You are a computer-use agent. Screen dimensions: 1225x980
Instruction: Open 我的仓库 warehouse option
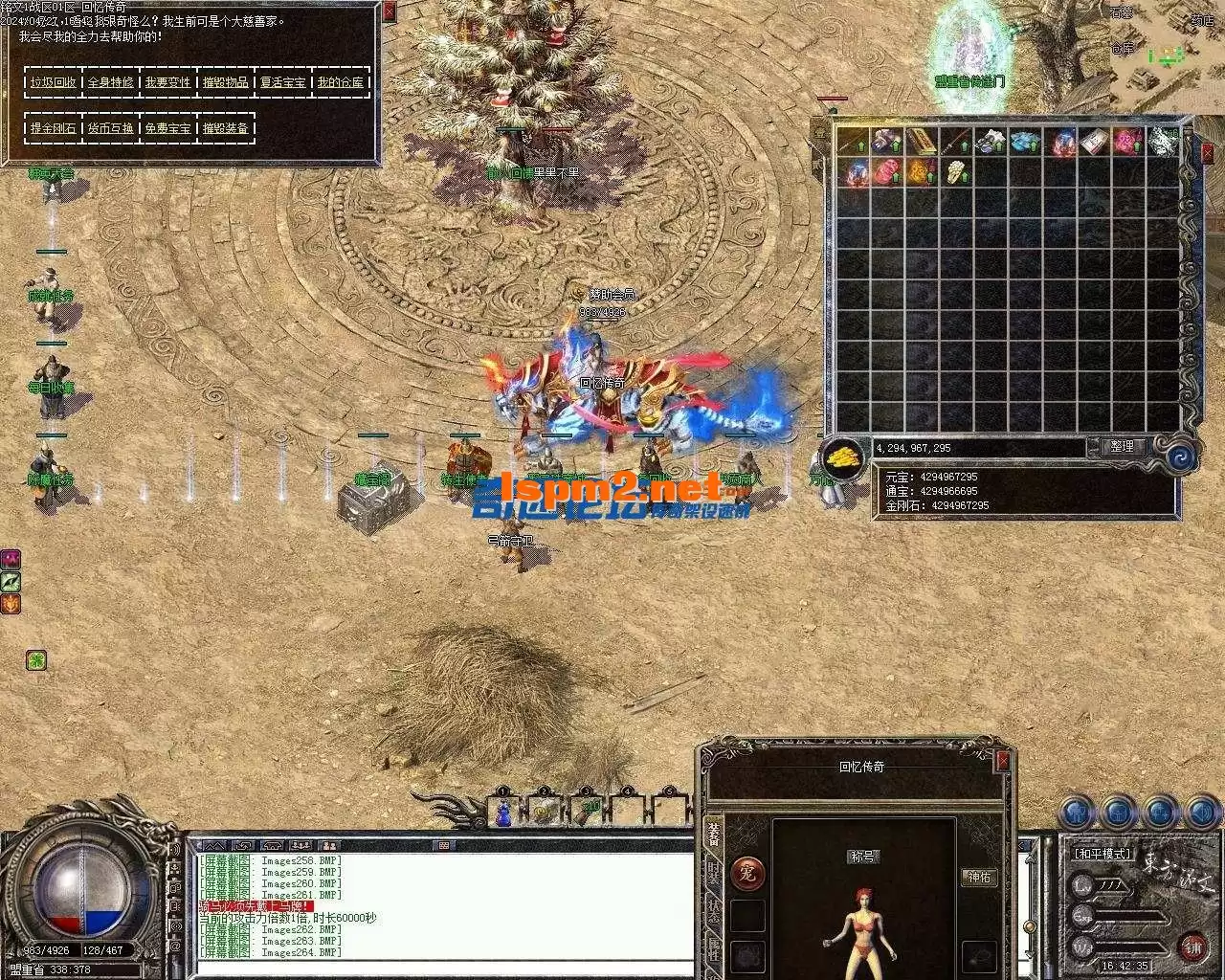341,82
